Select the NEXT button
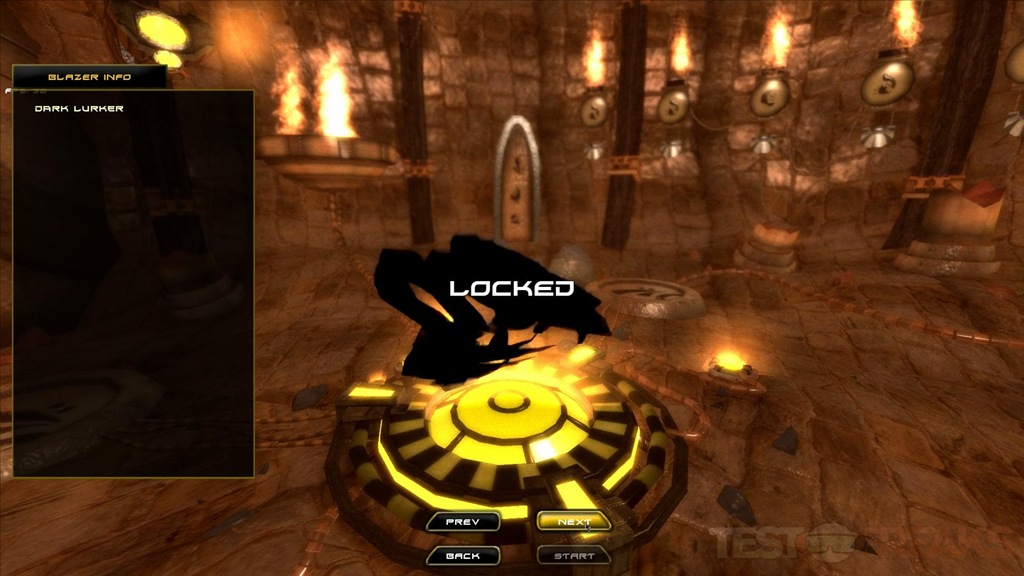The height and width of the screenshot is (576, 1024). click(x=574, y=522)
